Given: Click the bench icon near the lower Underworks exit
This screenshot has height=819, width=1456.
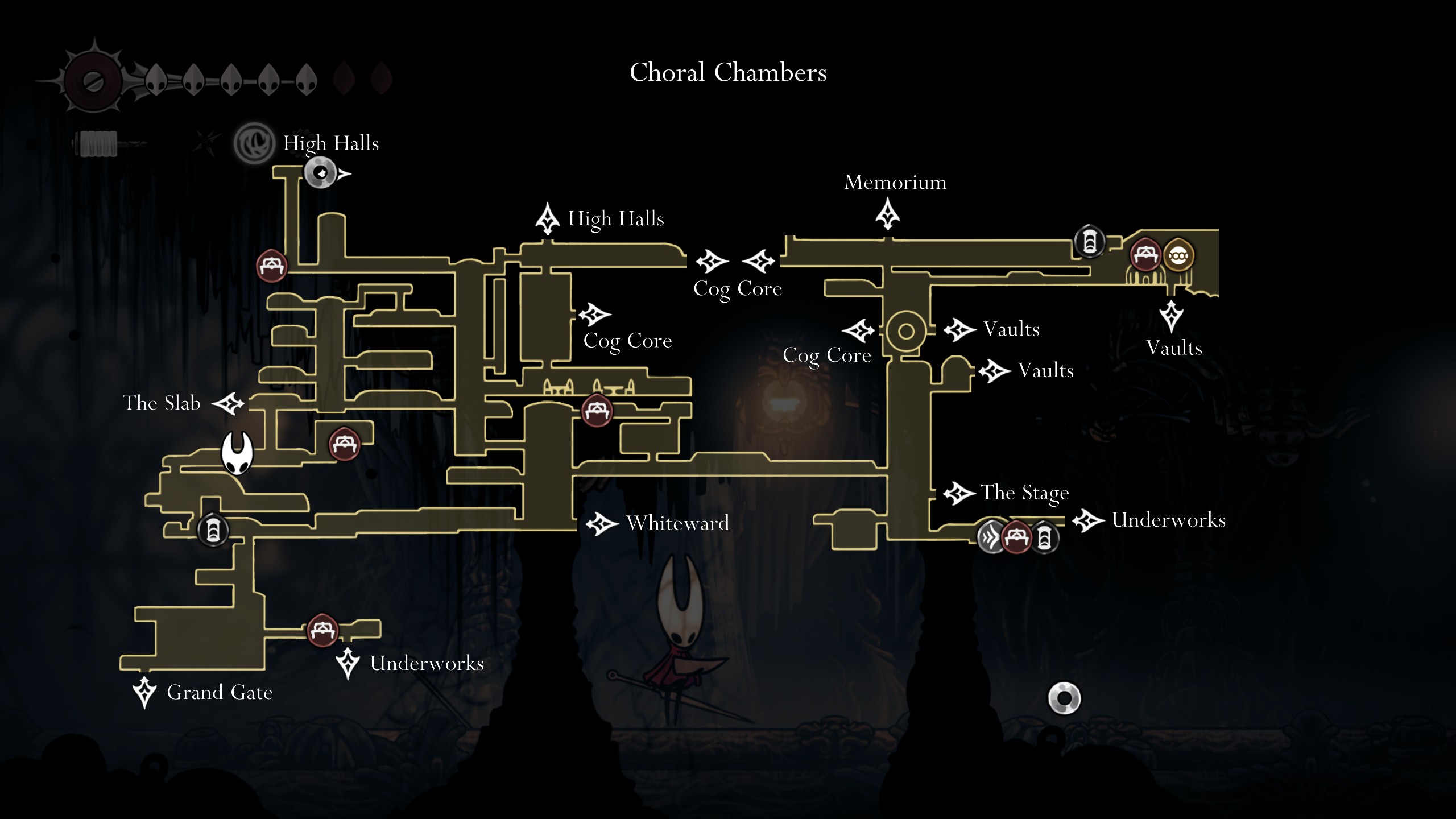Looking at the screenshot, I should tap(321, 630).
